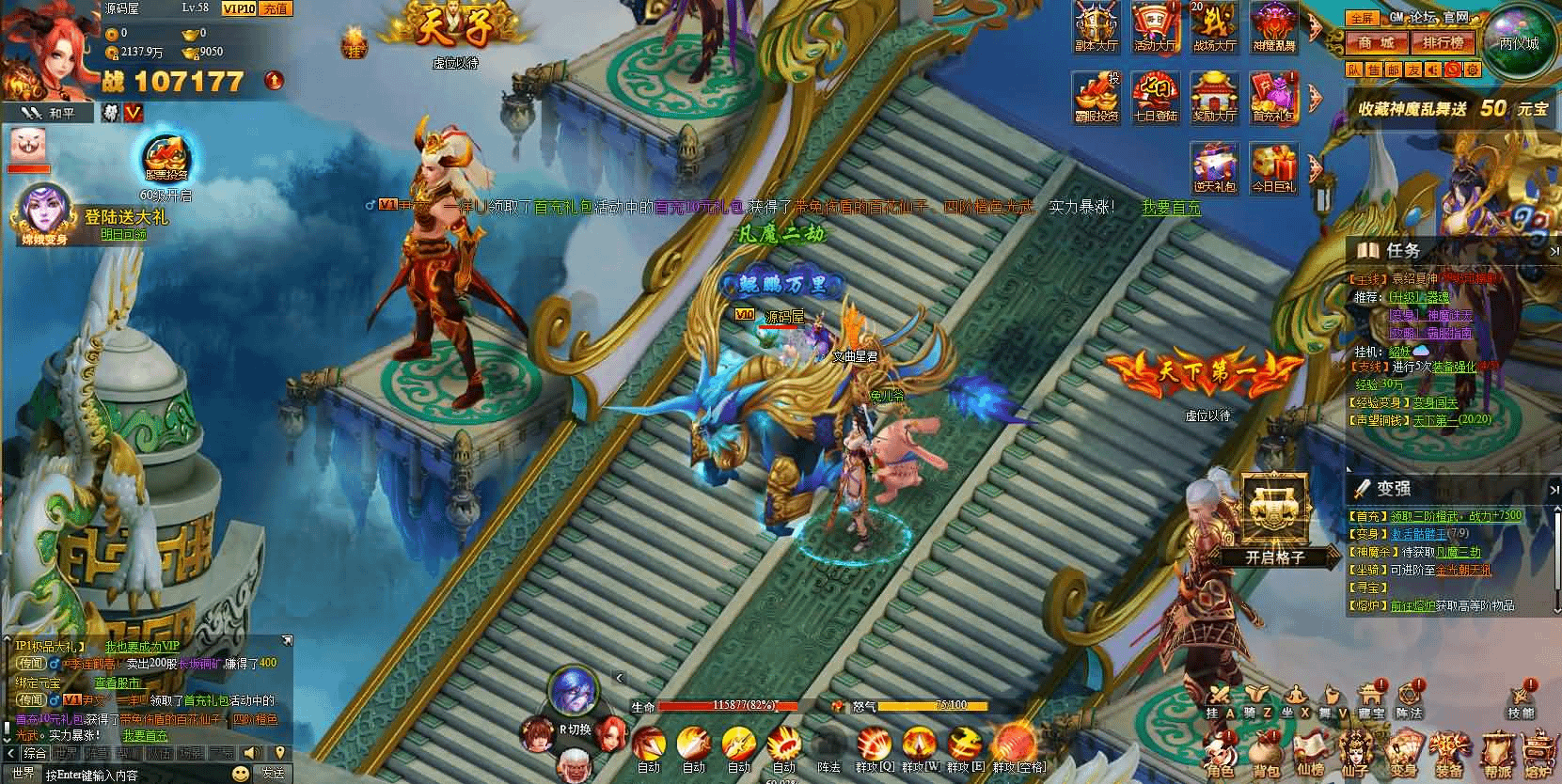Viewport: 1562px width, 784px height.
Task: Click the 充值 recharge button
Action: pos(276,8)
